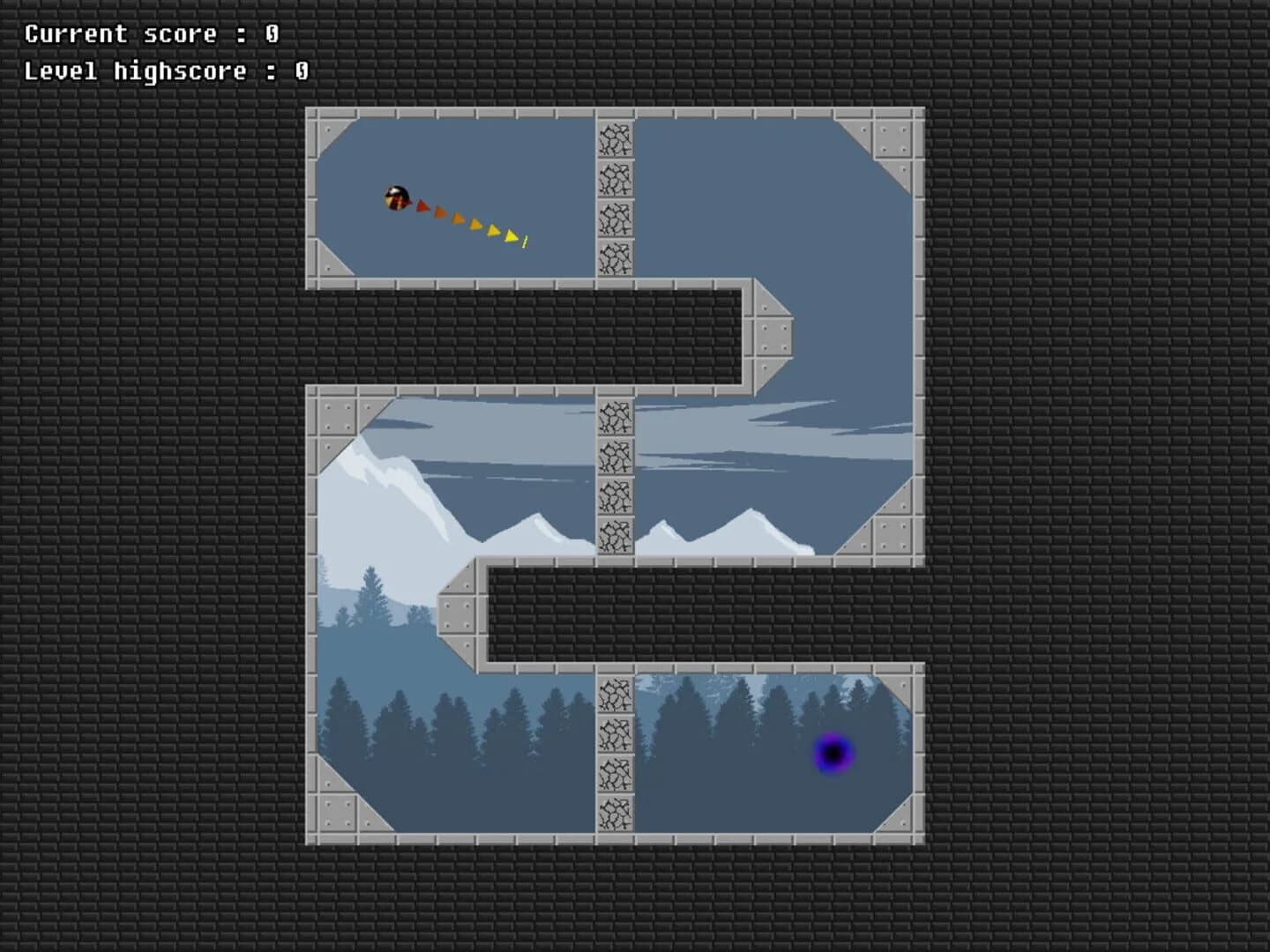Click the top-left angled corner wall tile
Screen dimensions: 1270x952
coord(333,132)
